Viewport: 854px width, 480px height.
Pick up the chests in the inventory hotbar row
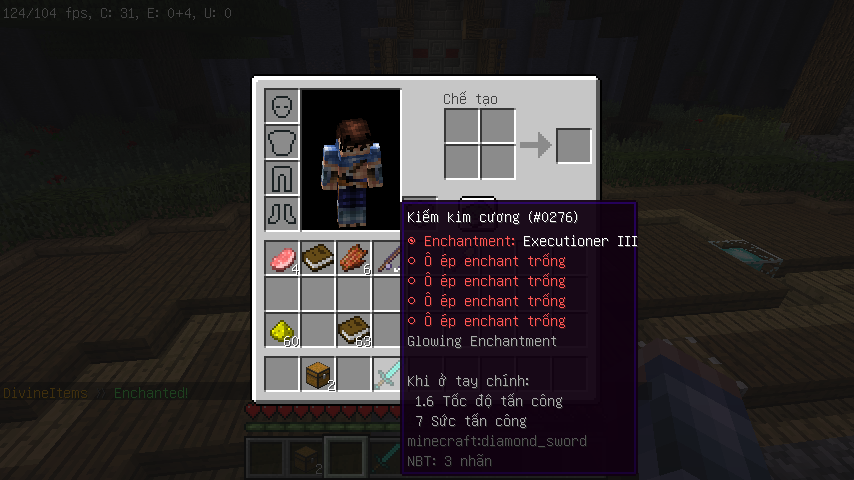[x=318, y=374]
